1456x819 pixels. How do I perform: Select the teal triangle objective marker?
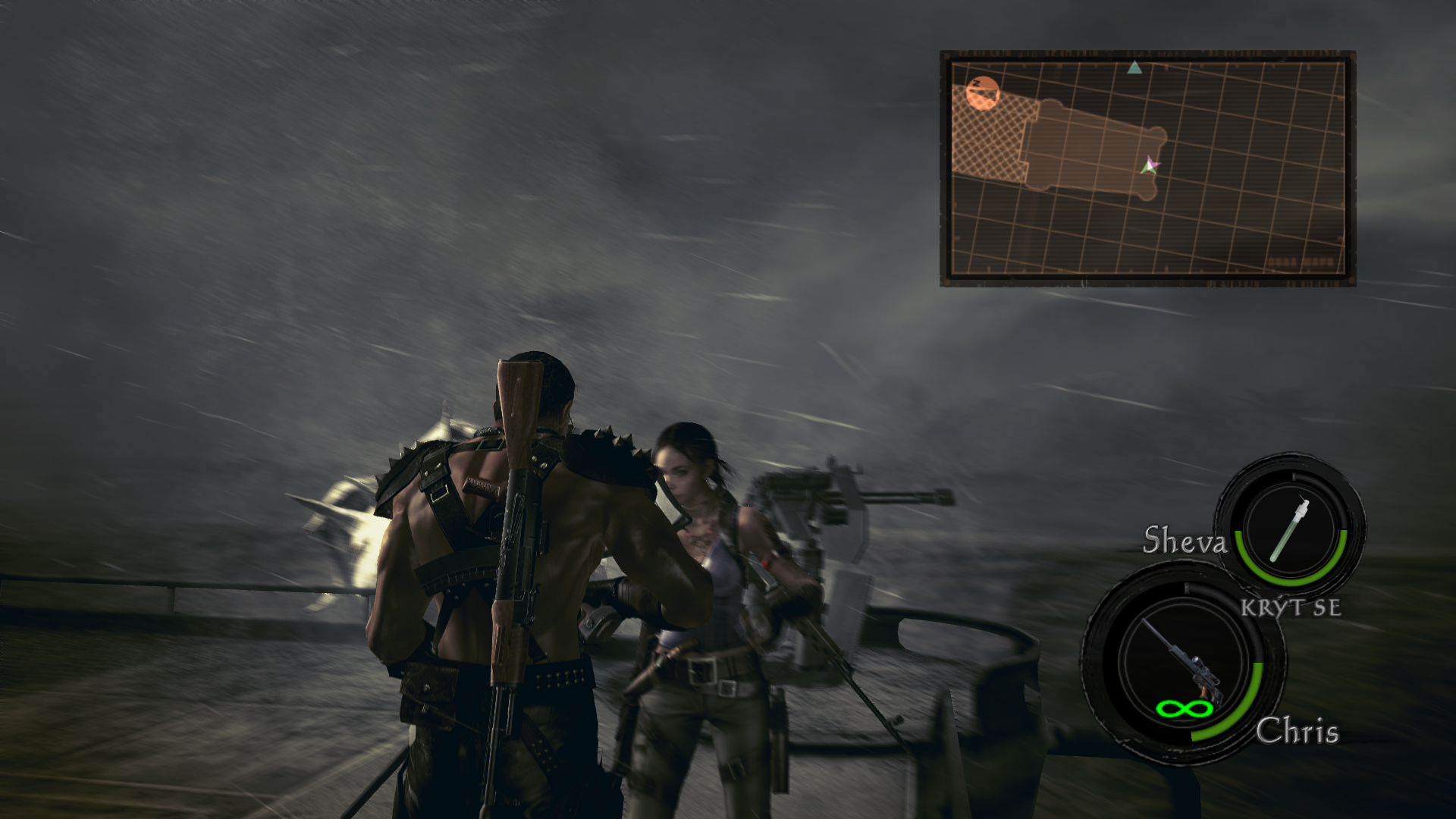pyautogui.click(x=1134, y=68)
